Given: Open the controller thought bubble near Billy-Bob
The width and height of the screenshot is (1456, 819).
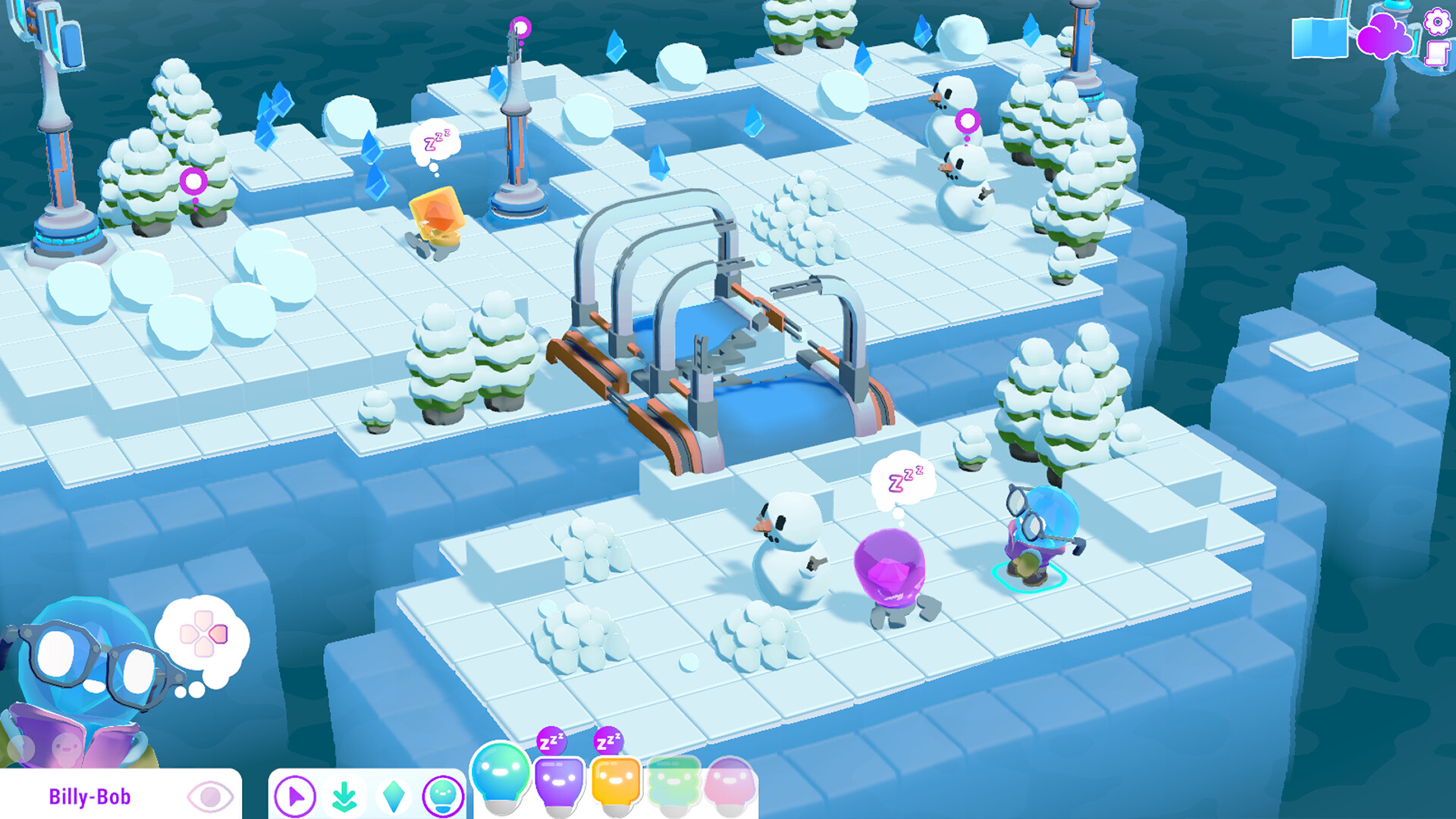Looking at the screenshot, I should 202,632.
